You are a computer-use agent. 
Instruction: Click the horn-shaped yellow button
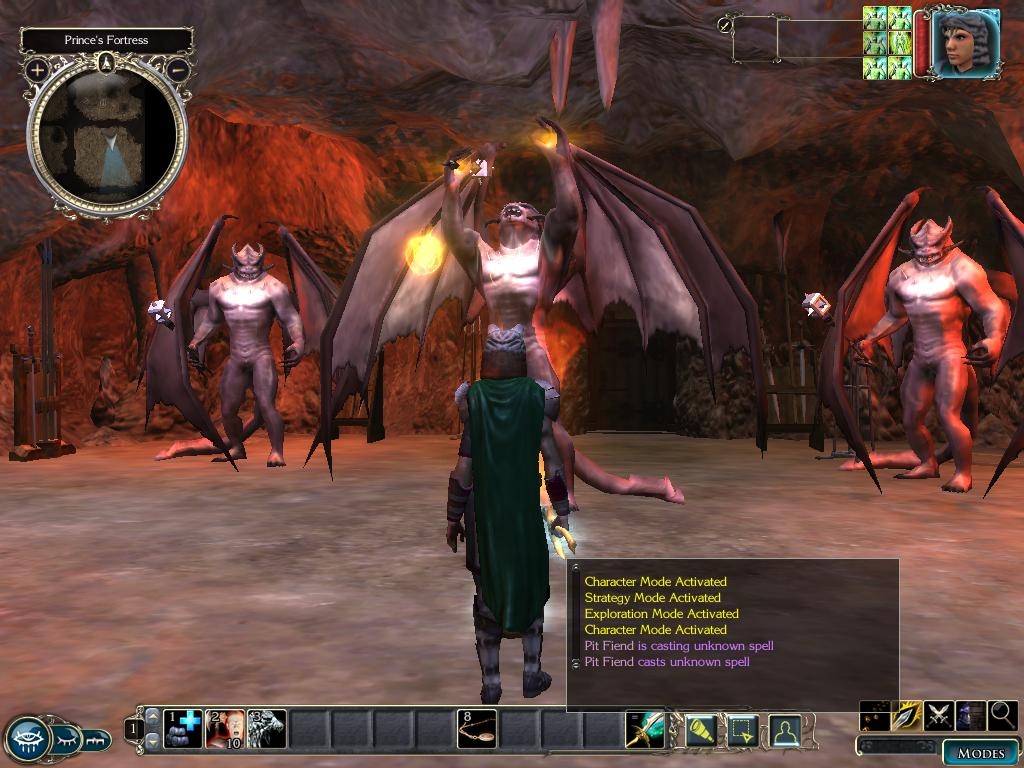[701, 732]
